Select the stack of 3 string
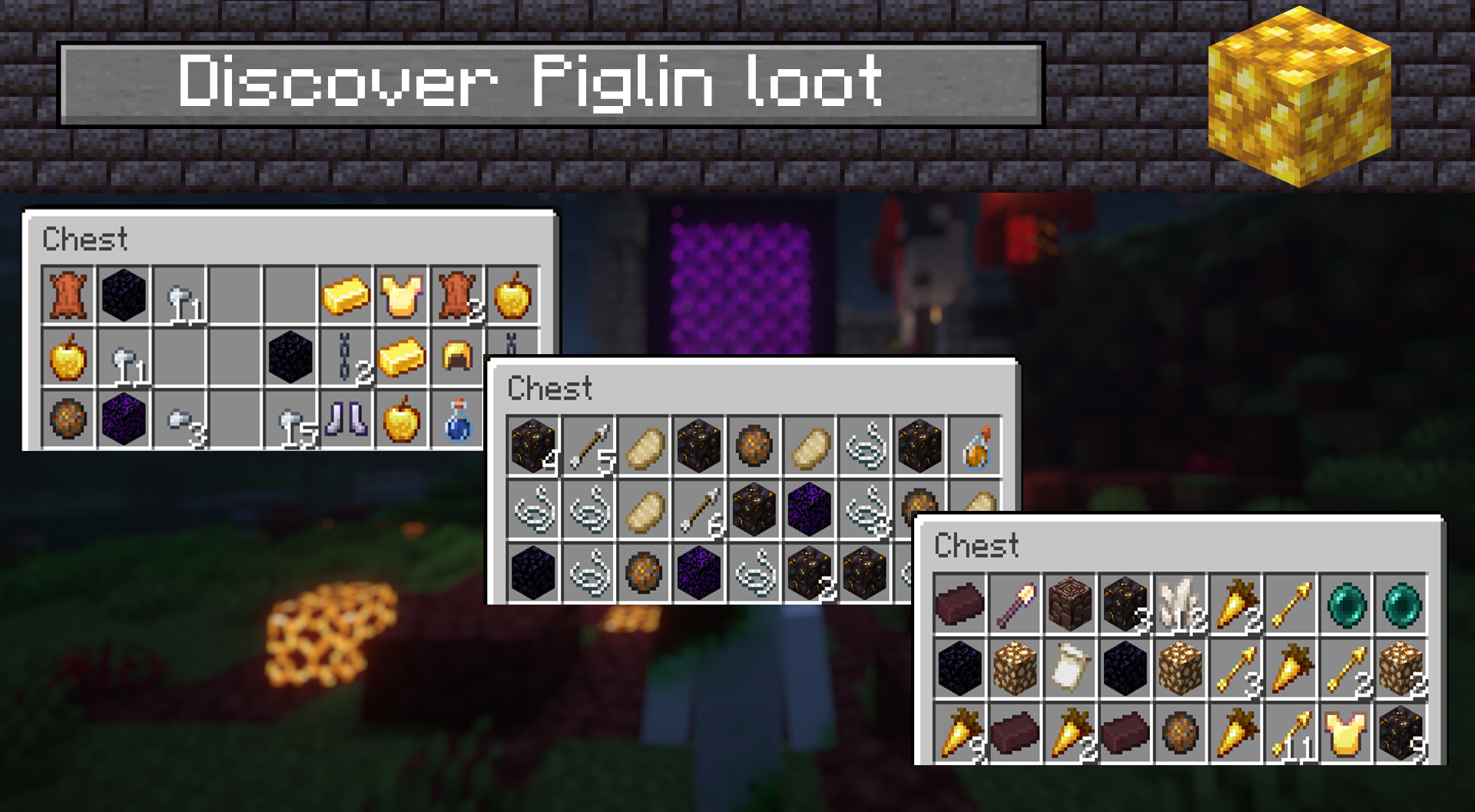 coord(867,509)
